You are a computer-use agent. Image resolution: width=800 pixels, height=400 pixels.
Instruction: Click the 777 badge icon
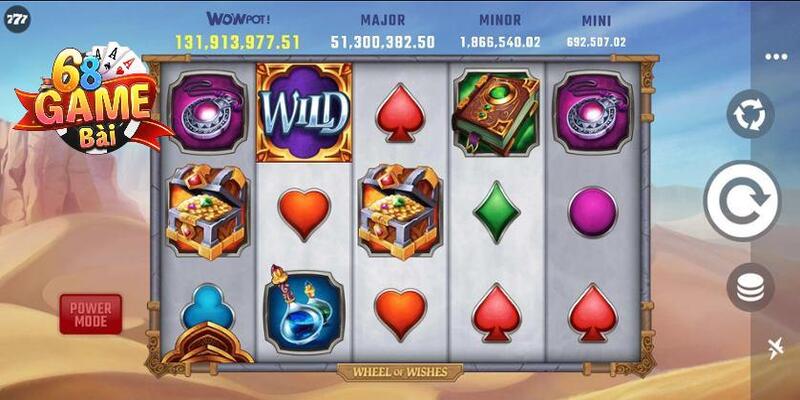click(x=16, y=18)
